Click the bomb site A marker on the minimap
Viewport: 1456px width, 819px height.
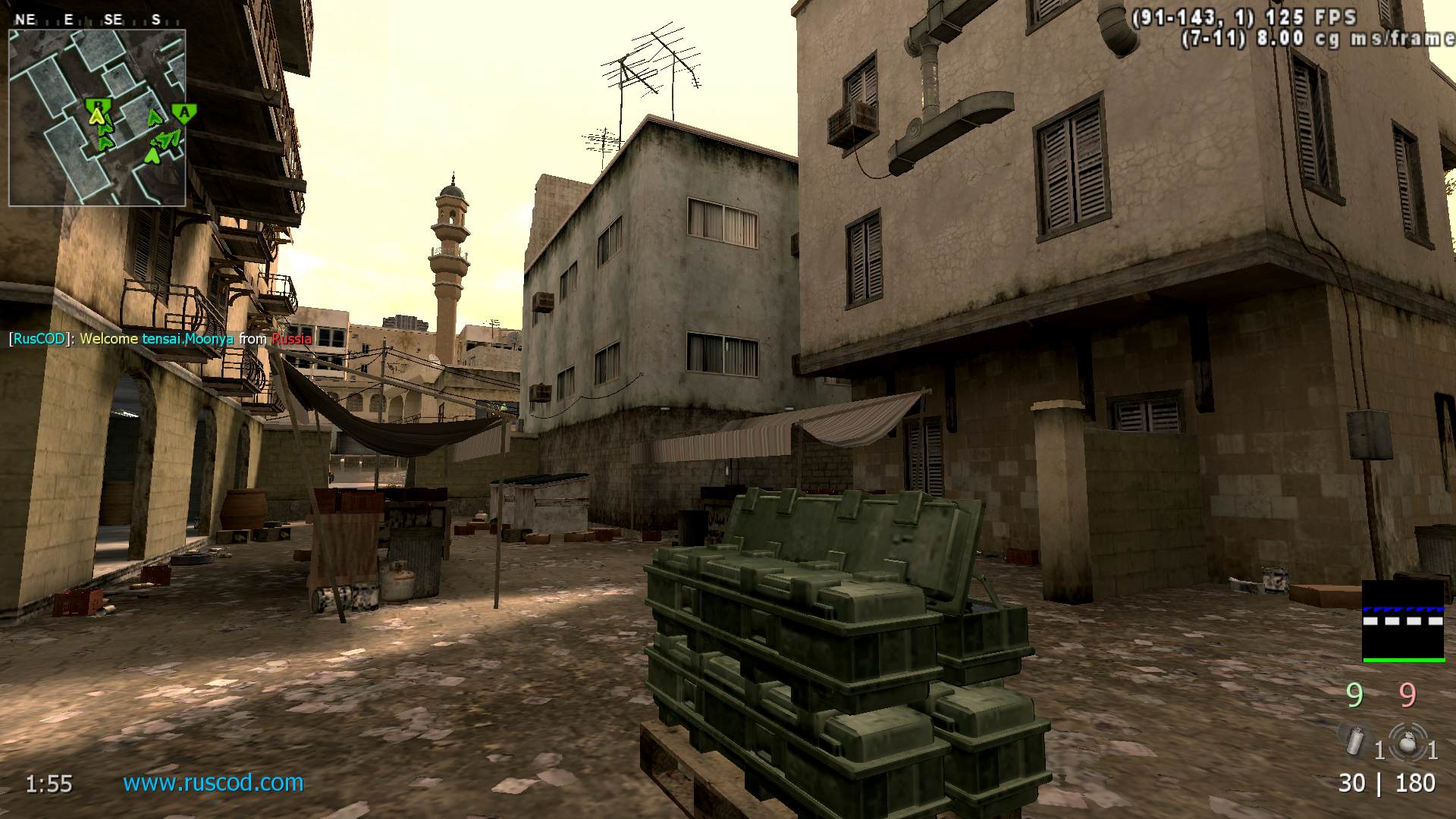point(184,114)
